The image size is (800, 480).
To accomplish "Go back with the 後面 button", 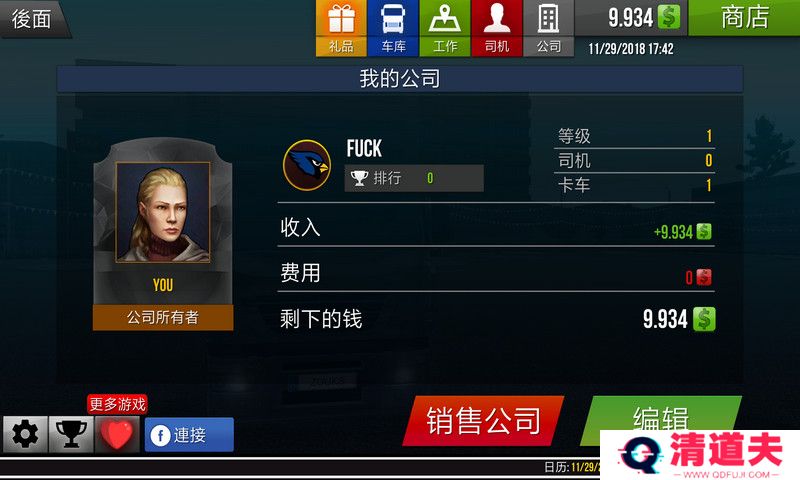I will (x=32, y=18).
